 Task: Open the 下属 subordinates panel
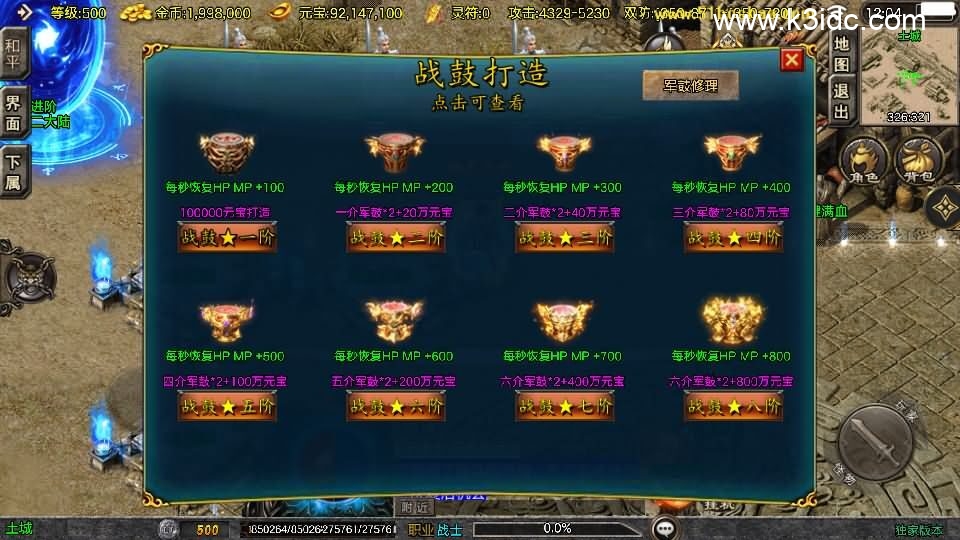point(13,170)
